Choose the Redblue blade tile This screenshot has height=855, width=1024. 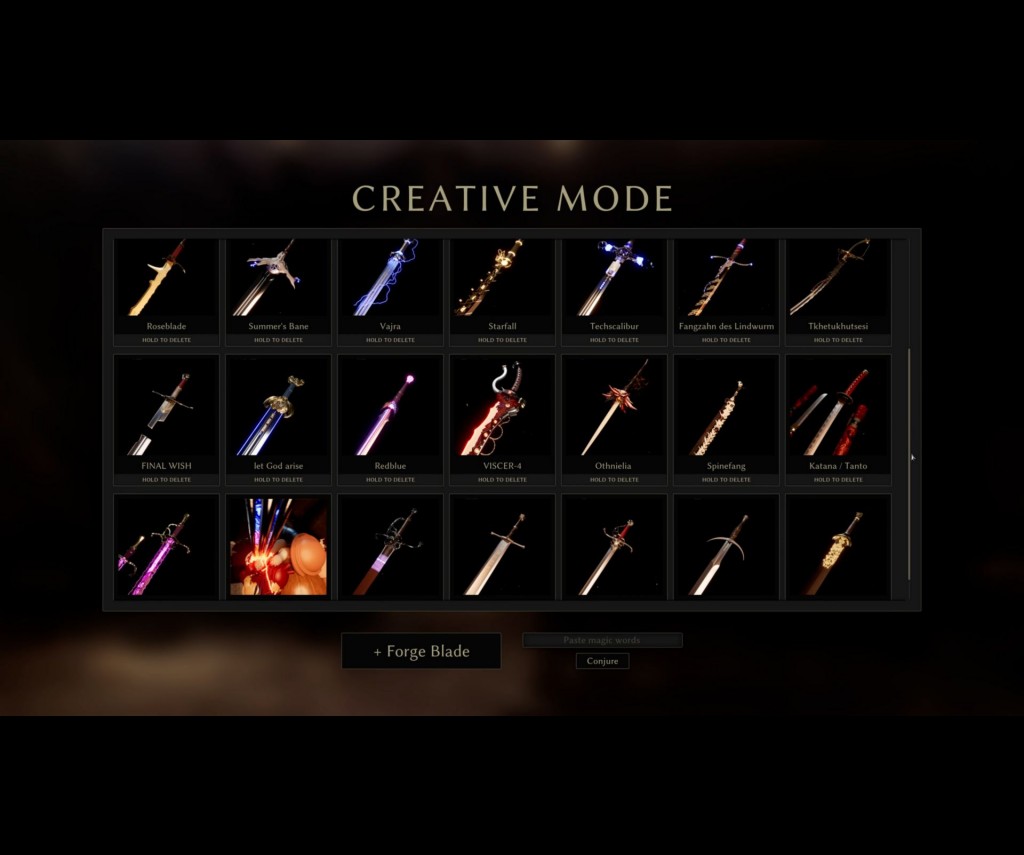tap(390, 408)
